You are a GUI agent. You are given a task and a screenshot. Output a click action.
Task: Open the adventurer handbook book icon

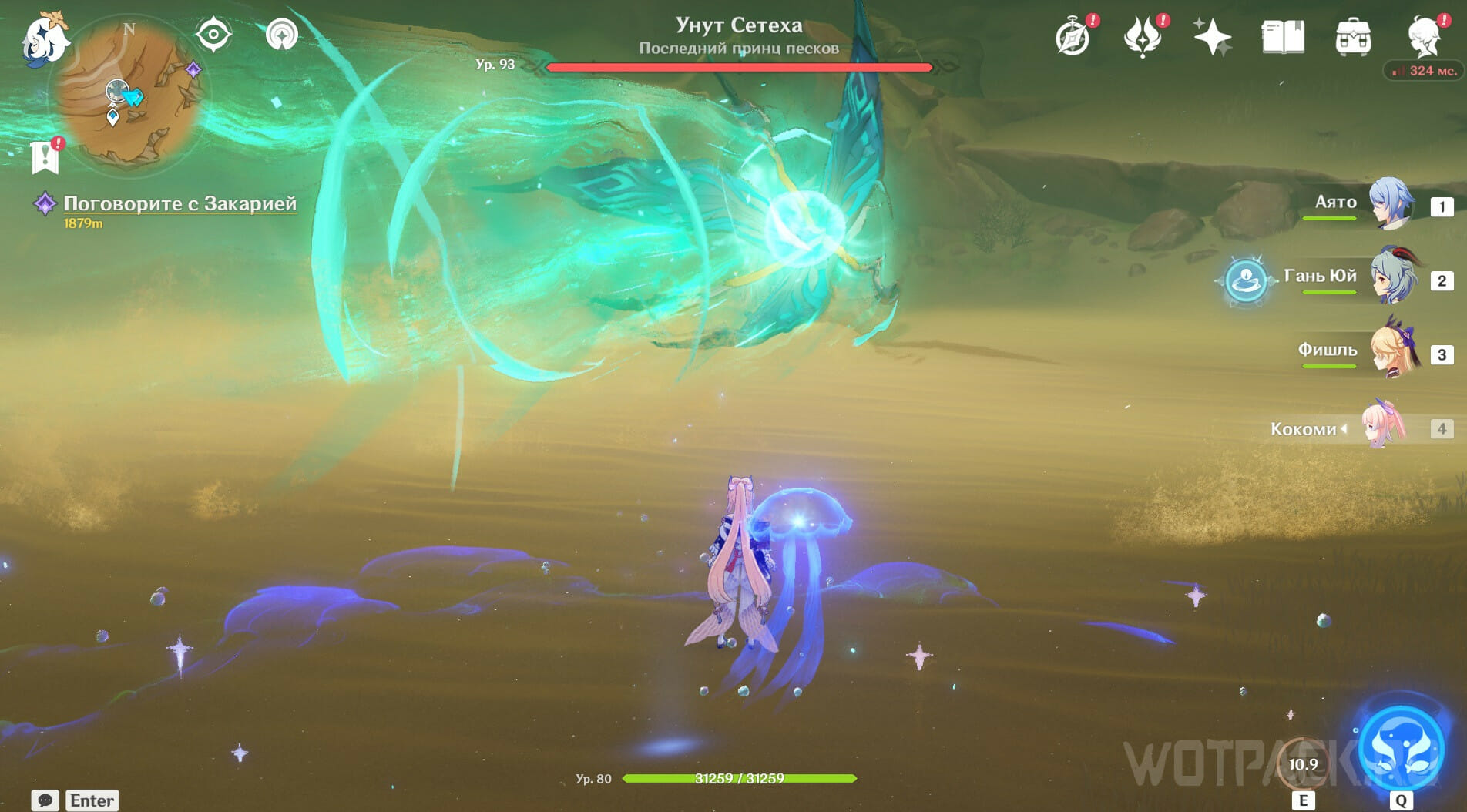(1283, 37)
